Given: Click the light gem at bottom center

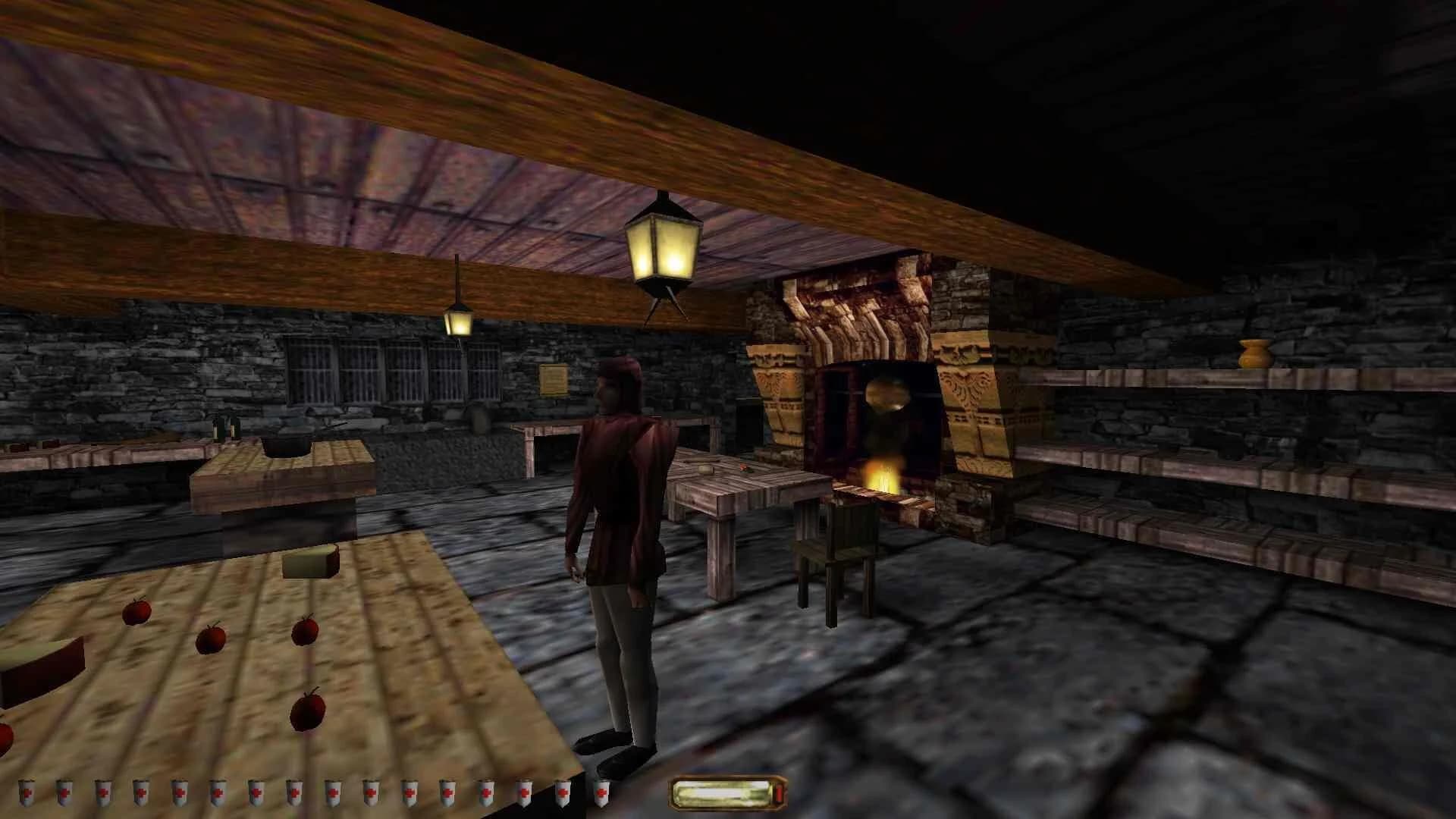Looking at the screenshot, I should point(724,795).
